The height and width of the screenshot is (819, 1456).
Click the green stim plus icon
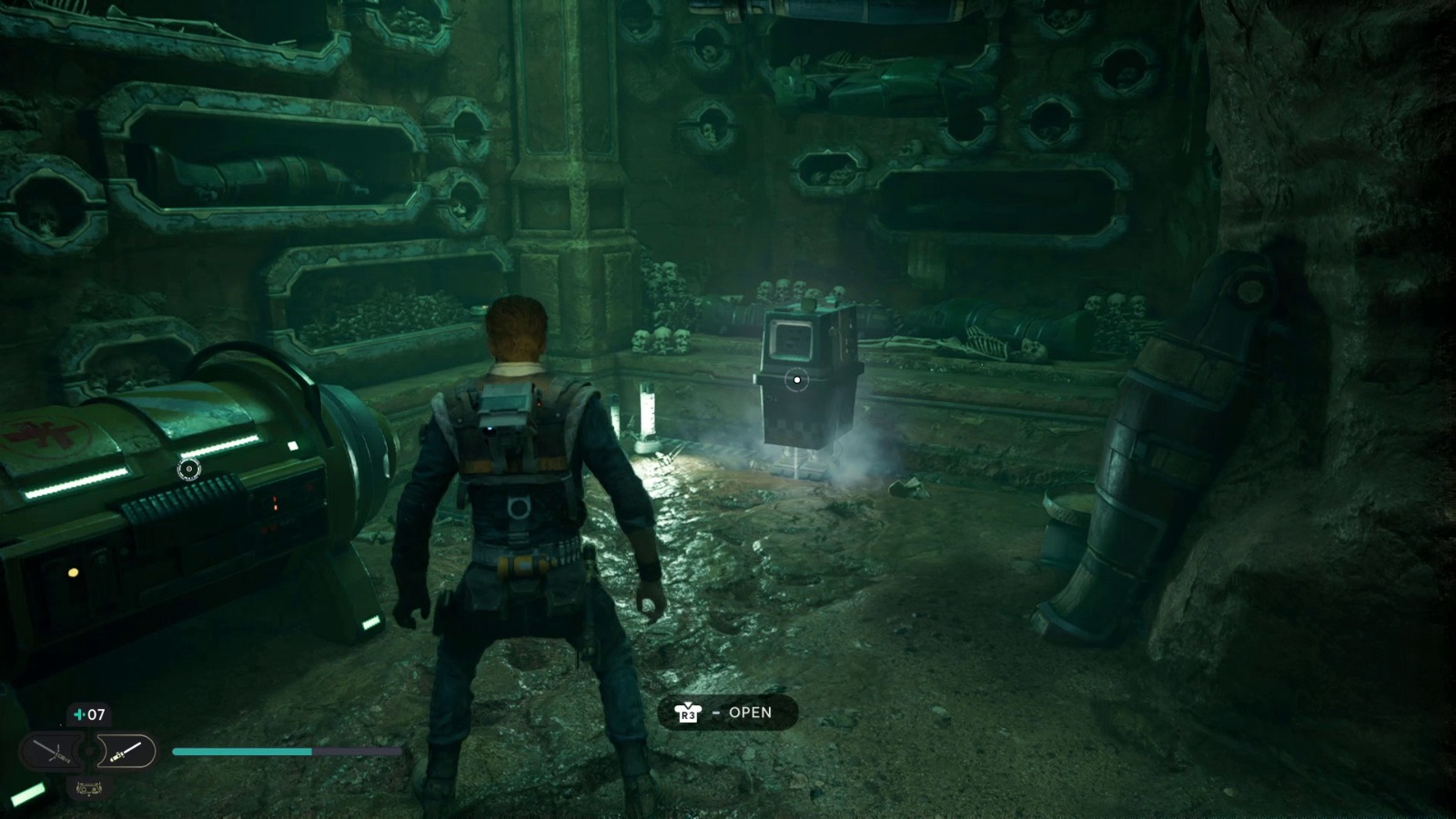click(77, 714)
